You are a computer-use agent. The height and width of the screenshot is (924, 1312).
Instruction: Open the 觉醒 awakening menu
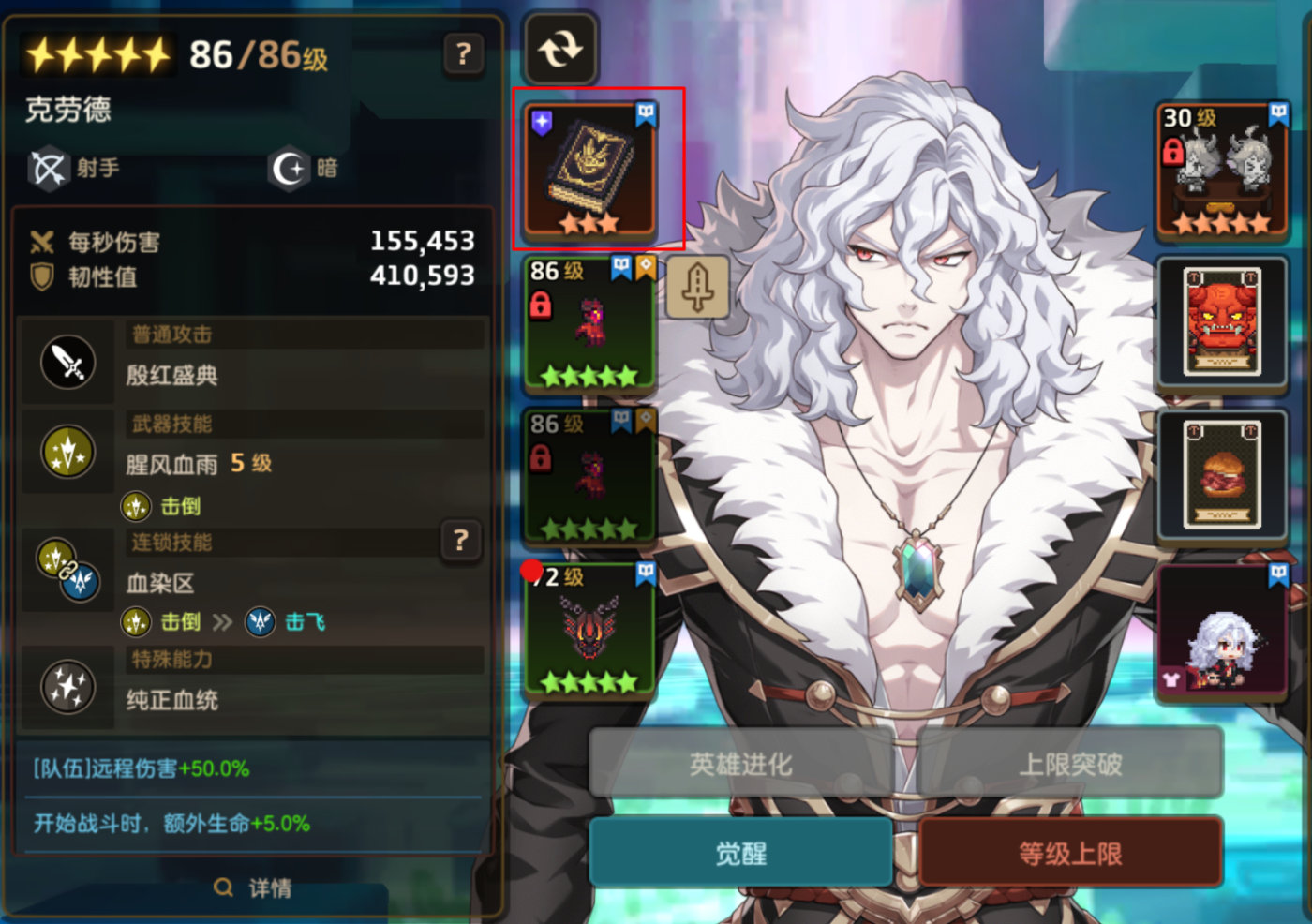(x=740, y=853)
